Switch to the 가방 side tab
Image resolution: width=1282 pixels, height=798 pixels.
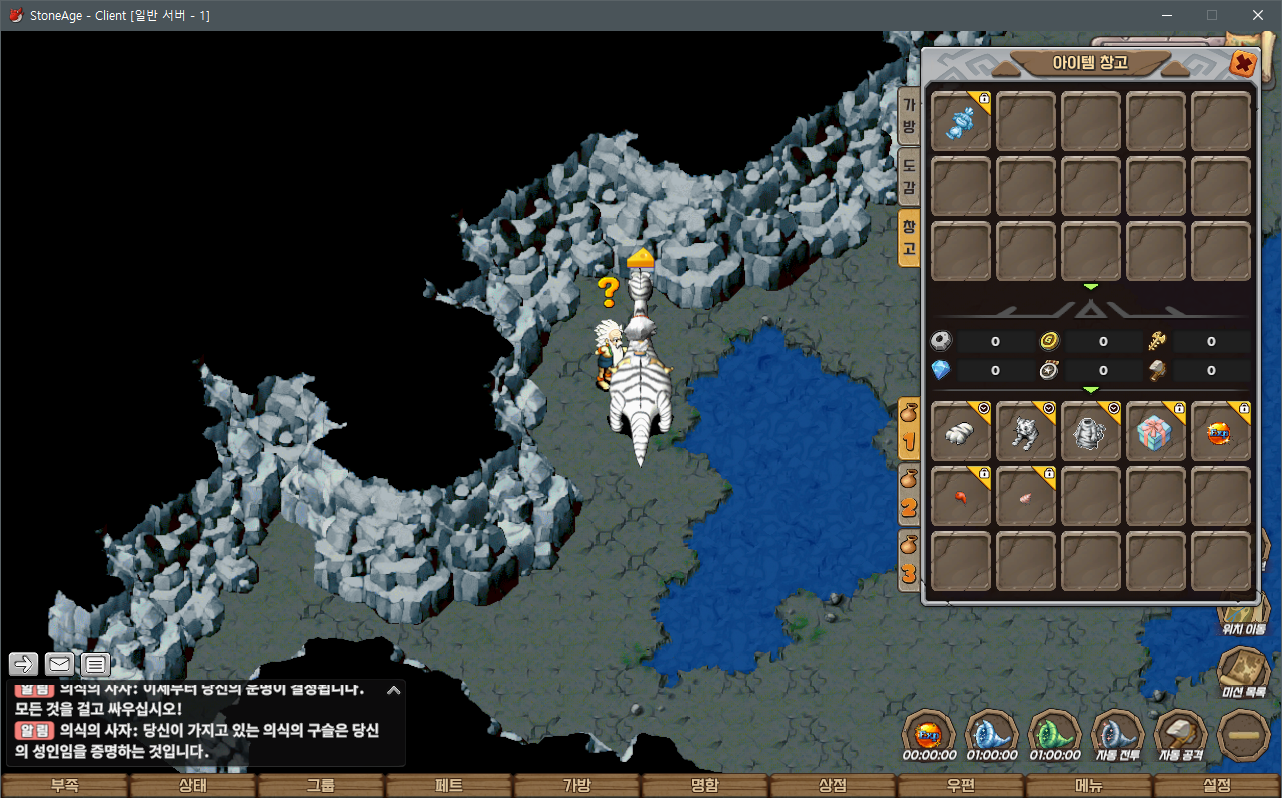(x=909, y=116)
